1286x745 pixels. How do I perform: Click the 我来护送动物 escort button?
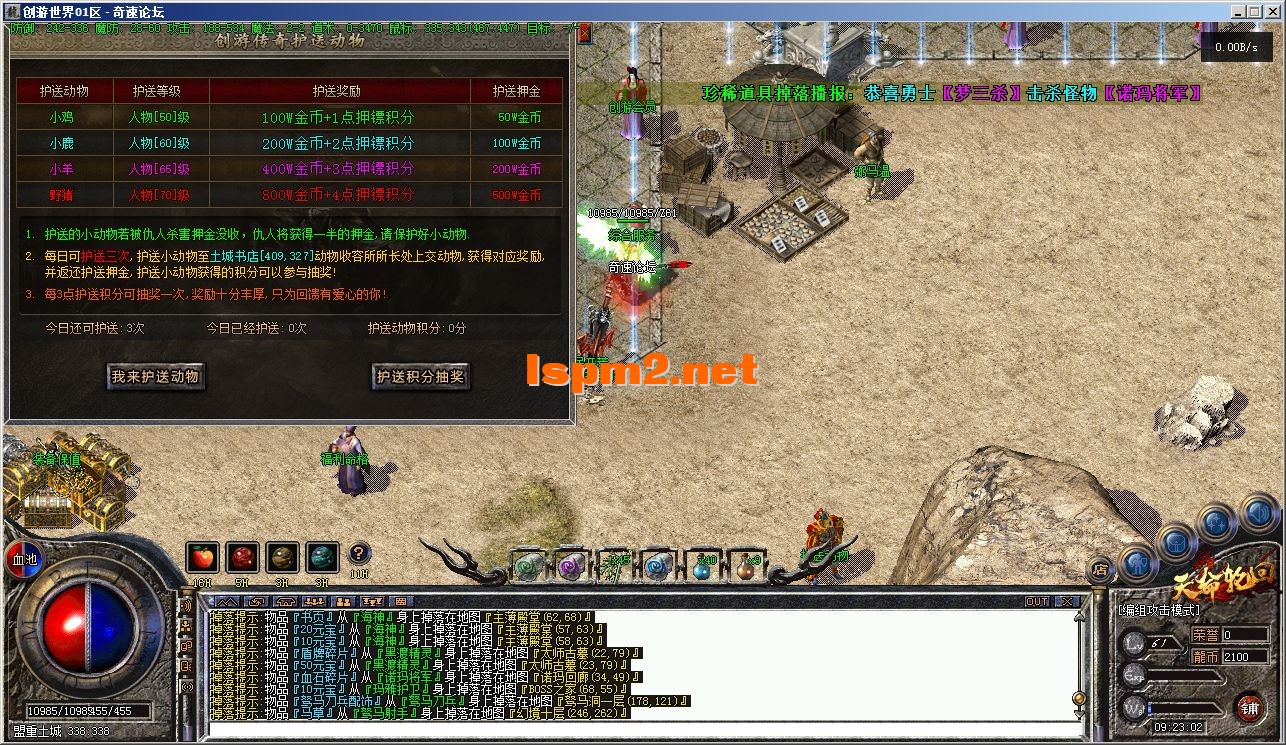[x=155, y=376]
